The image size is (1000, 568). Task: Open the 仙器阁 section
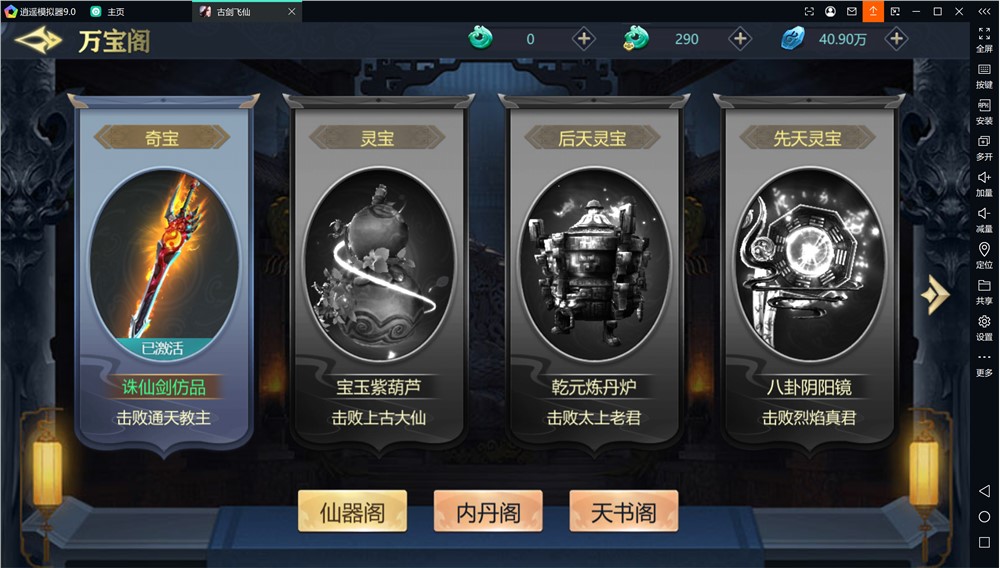(x=352, y=512)
